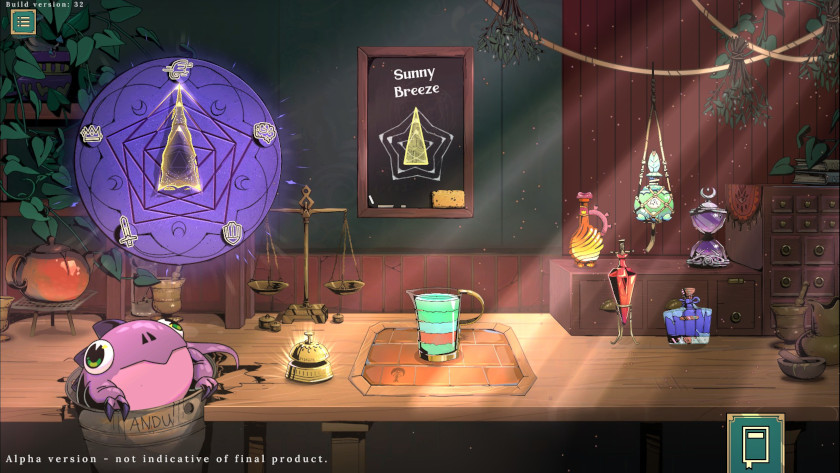
Task: Select the orange striped potion bottle
Action: pyautogui.click(x=586, y=236)
